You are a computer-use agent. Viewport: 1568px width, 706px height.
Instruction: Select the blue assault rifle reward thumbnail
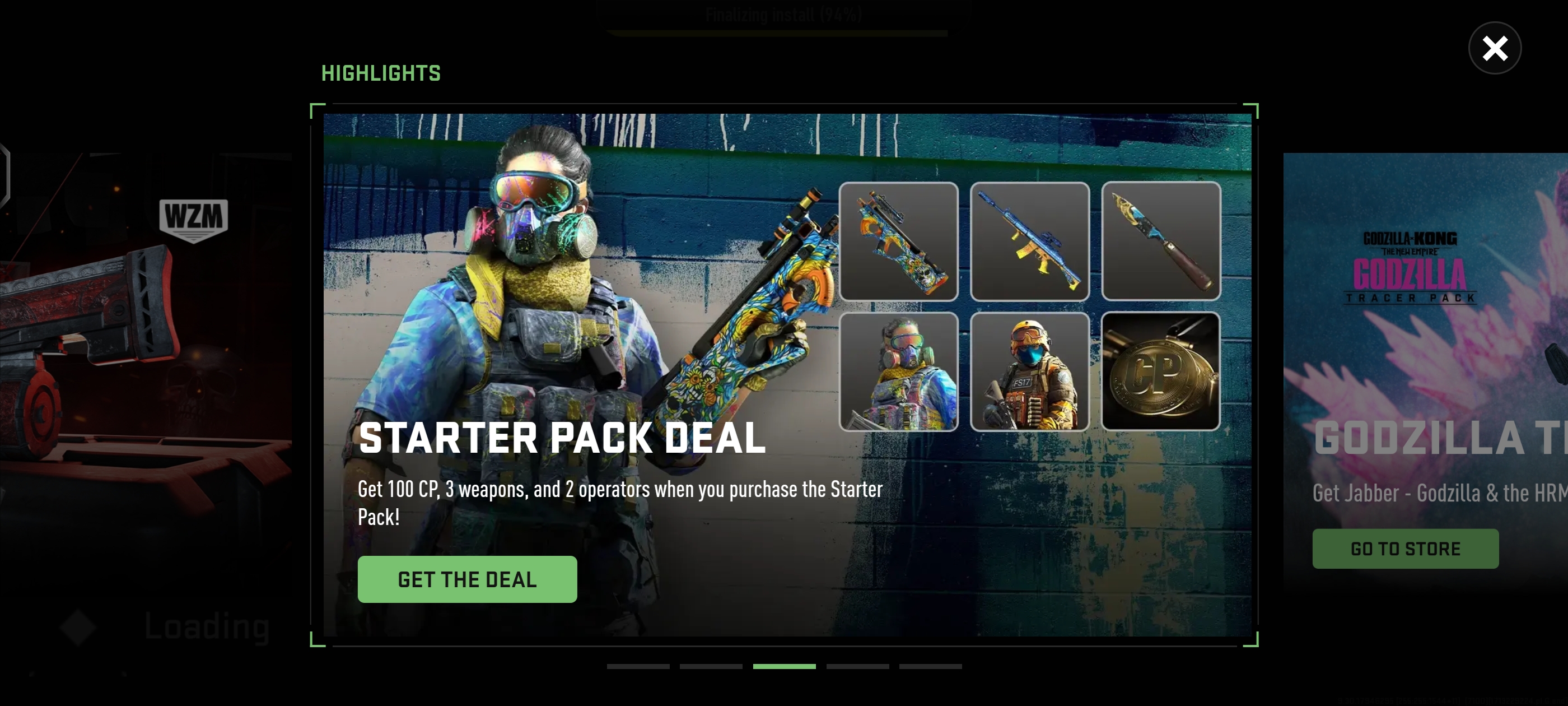pyautogui.click(x=1029, y=241)
